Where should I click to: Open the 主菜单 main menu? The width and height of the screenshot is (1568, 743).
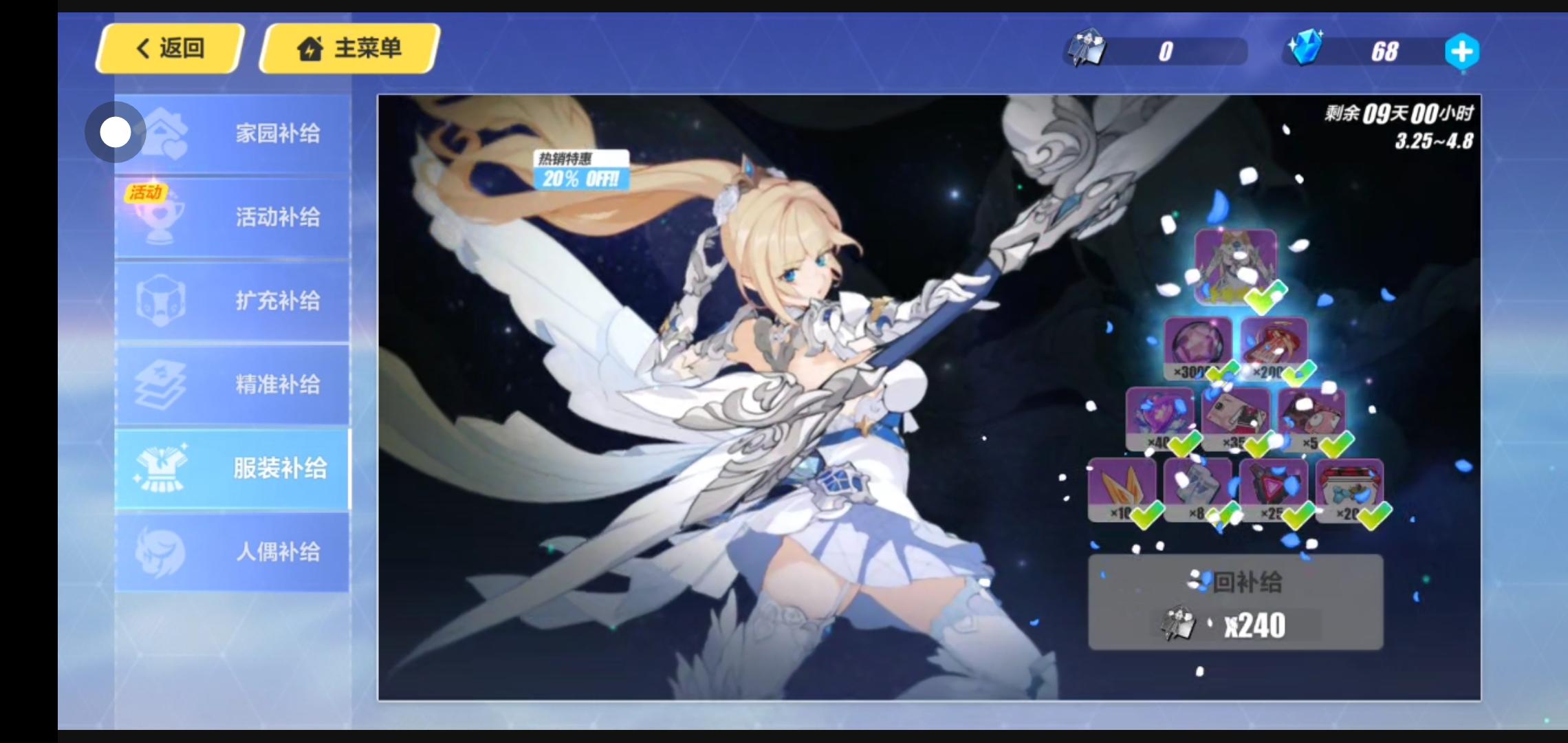349,48
